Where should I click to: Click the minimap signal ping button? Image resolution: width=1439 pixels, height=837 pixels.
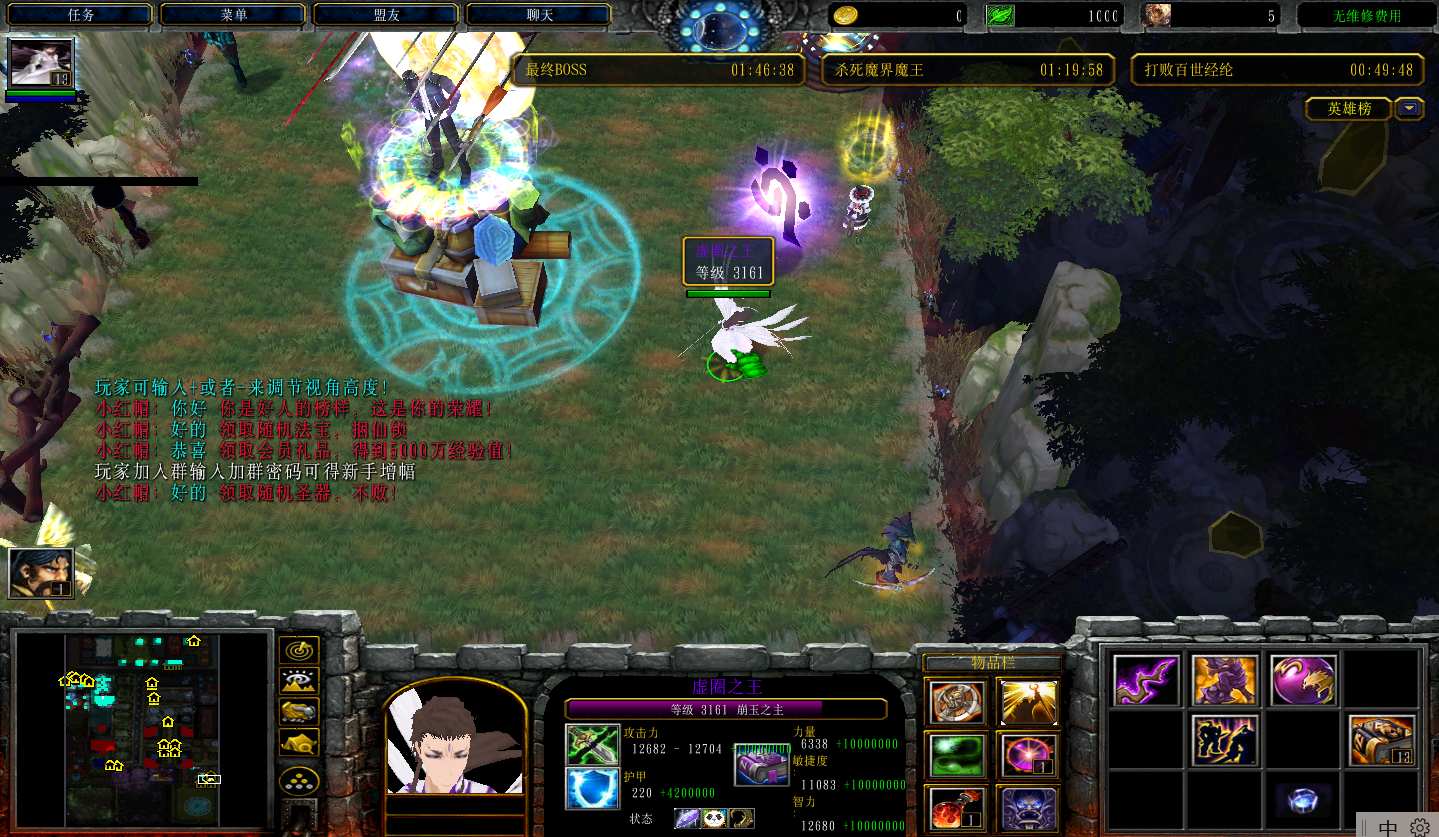[x=299, y=651]
